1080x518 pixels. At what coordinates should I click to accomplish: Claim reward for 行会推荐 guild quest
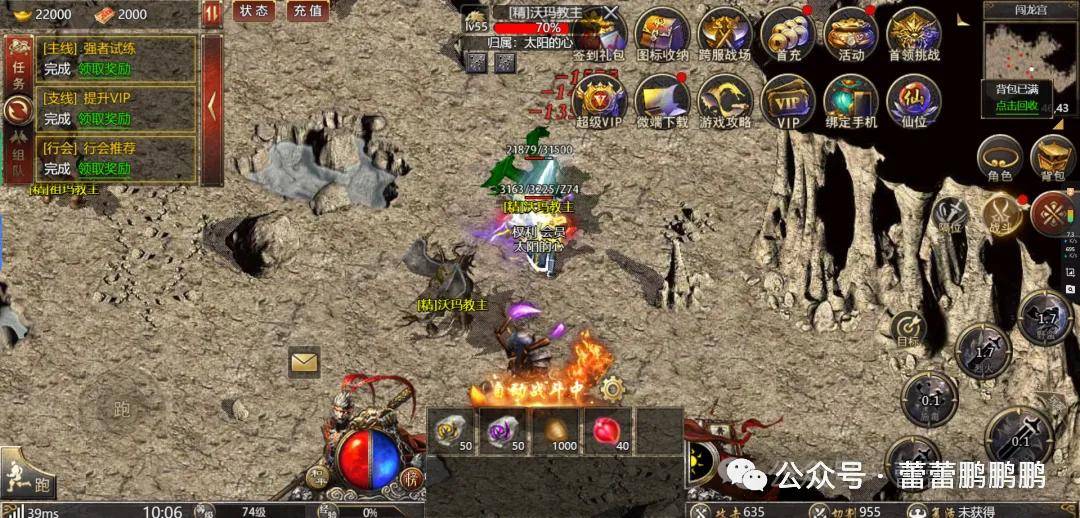[105, 168]
